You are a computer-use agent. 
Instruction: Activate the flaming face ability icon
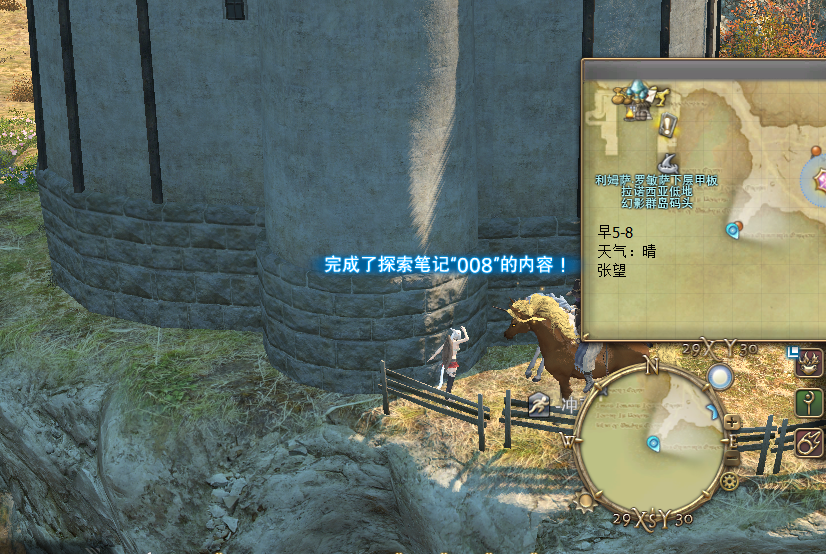[808, 361]
